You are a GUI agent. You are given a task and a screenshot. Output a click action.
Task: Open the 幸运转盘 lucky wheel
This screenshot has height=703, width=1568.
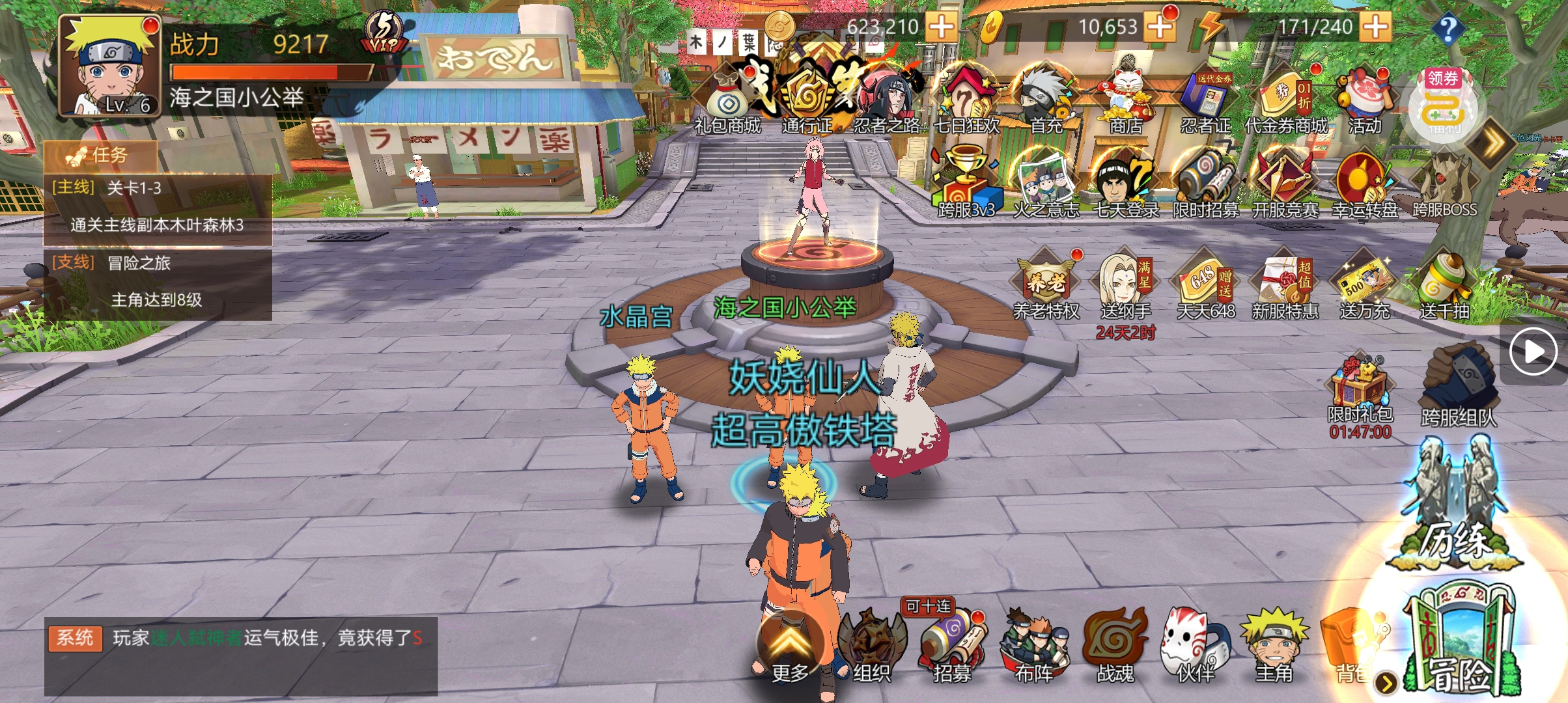[x=1364, y=186]
